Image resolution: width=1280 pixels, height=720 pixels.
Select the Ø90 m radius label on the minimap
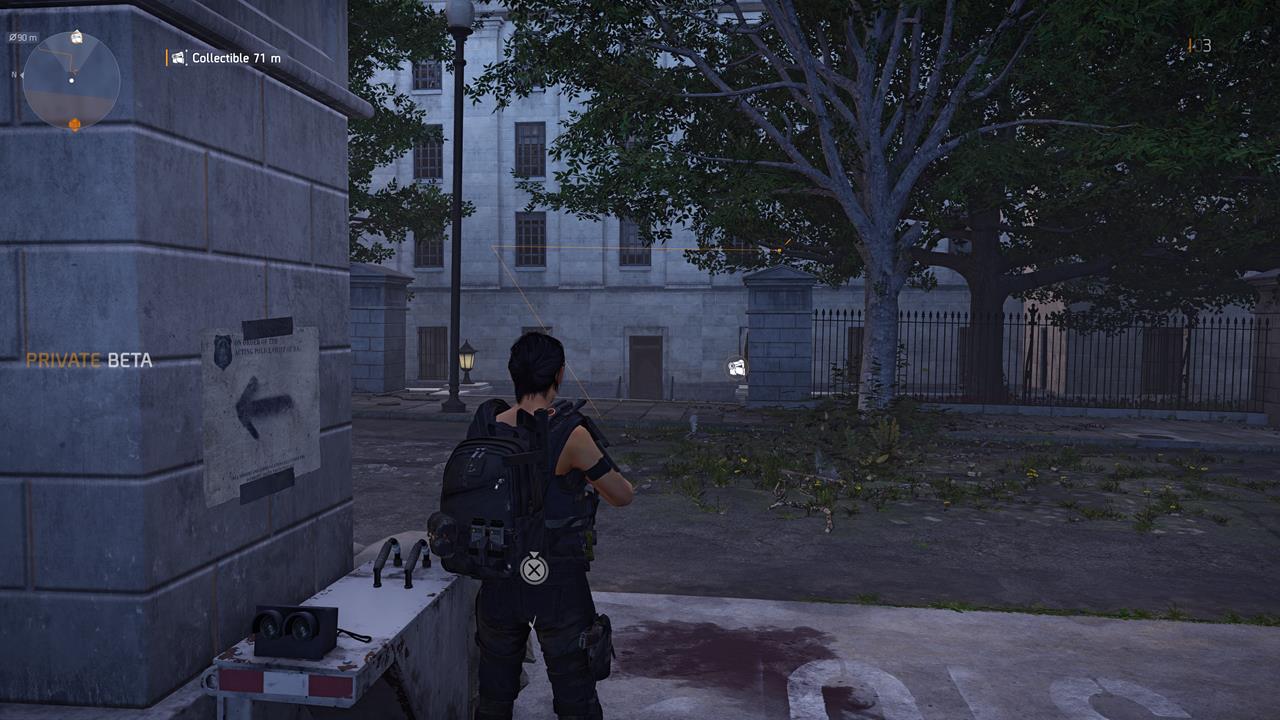[x=24, y=37]
